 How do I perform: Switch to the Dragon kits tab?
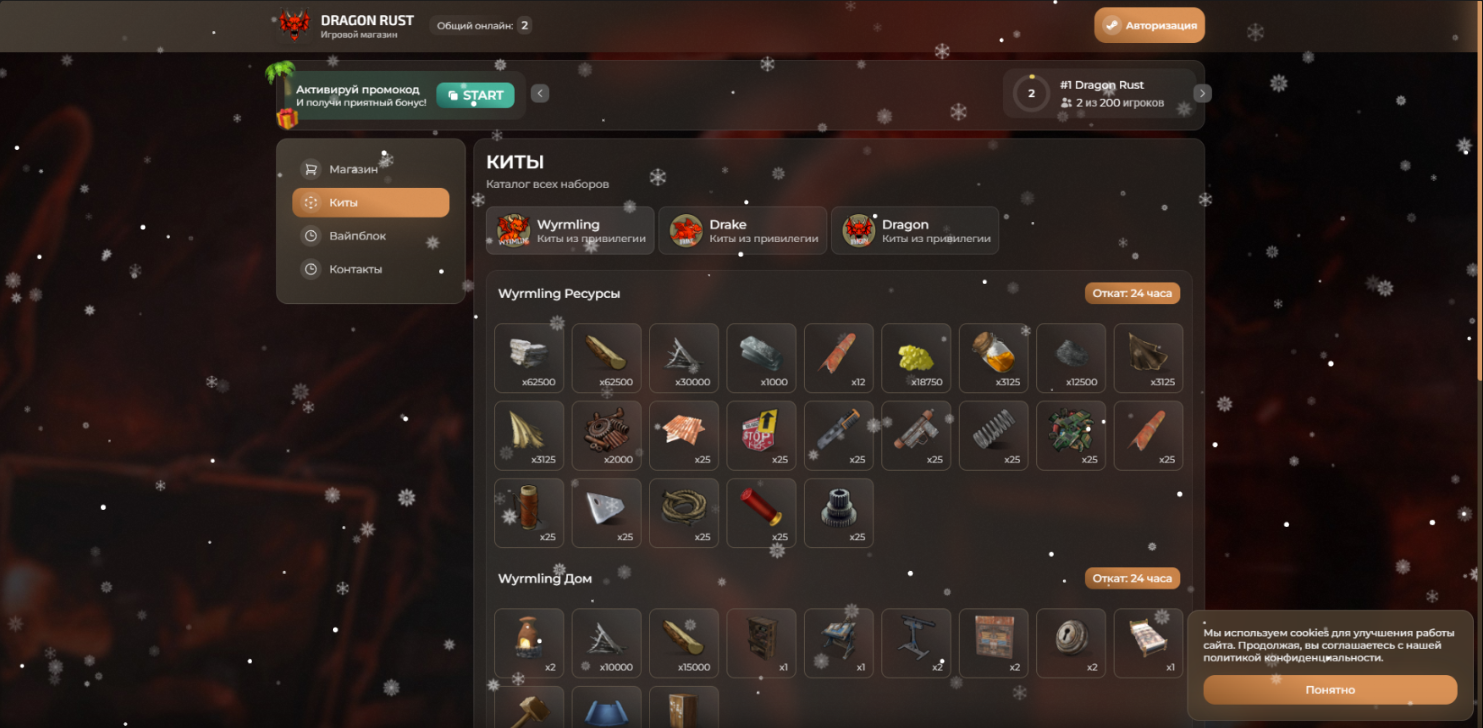pyautogui.click(x=914, y=231)
